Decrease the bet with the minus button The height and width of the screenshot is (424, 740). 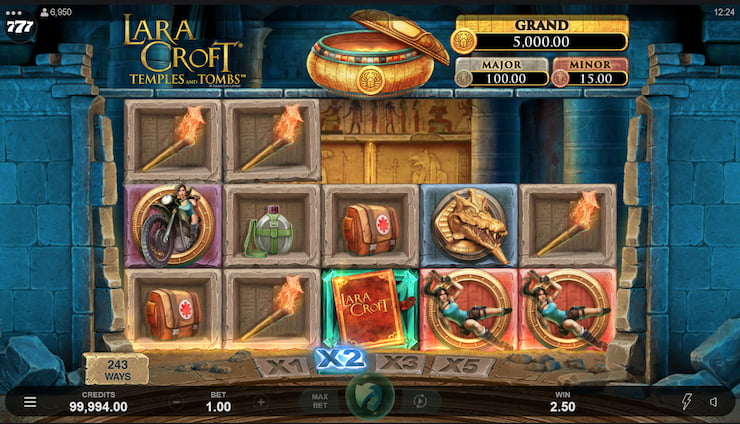[x=176, y=402]
